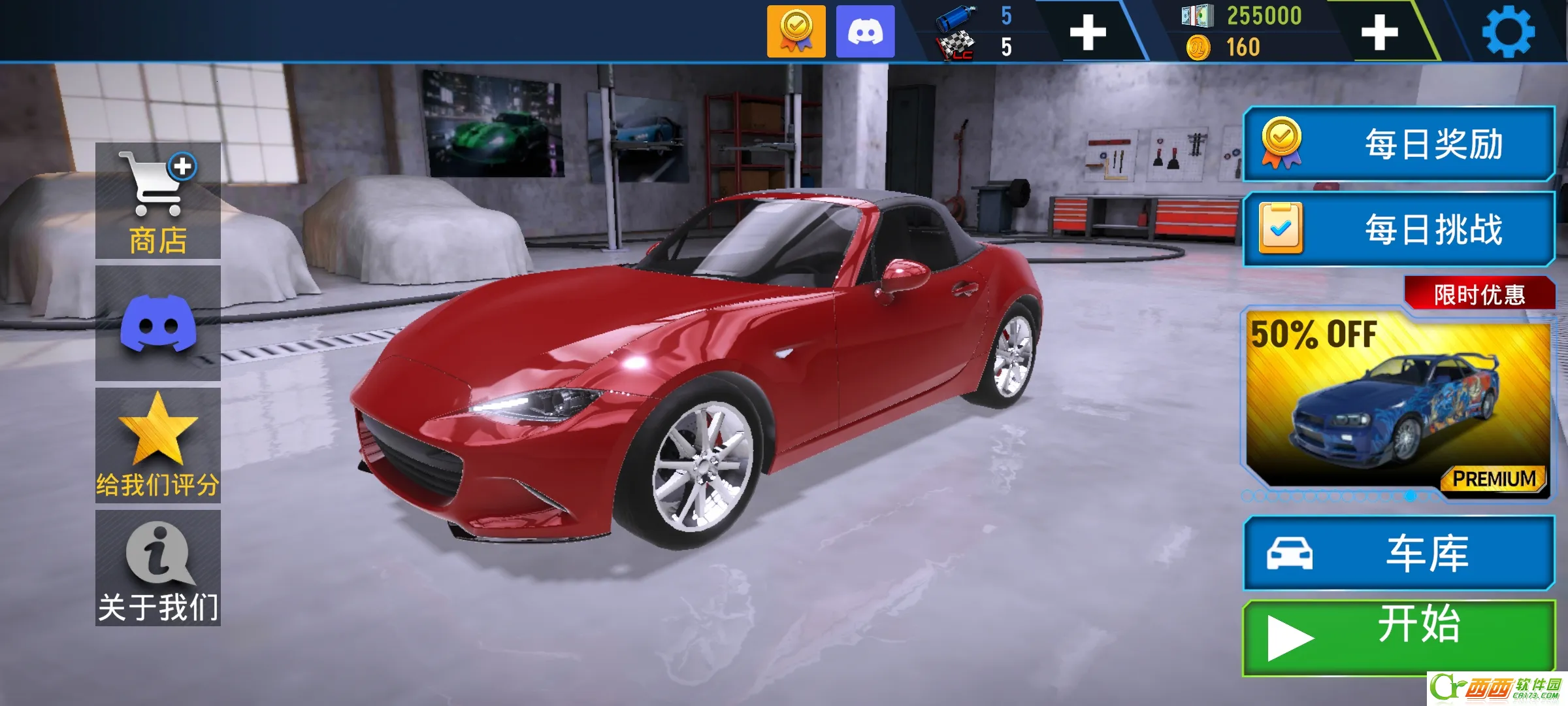This screenshot has width=1568, height=706.
Task: Open the shop (商店) menu
Action: click(158, 201)
